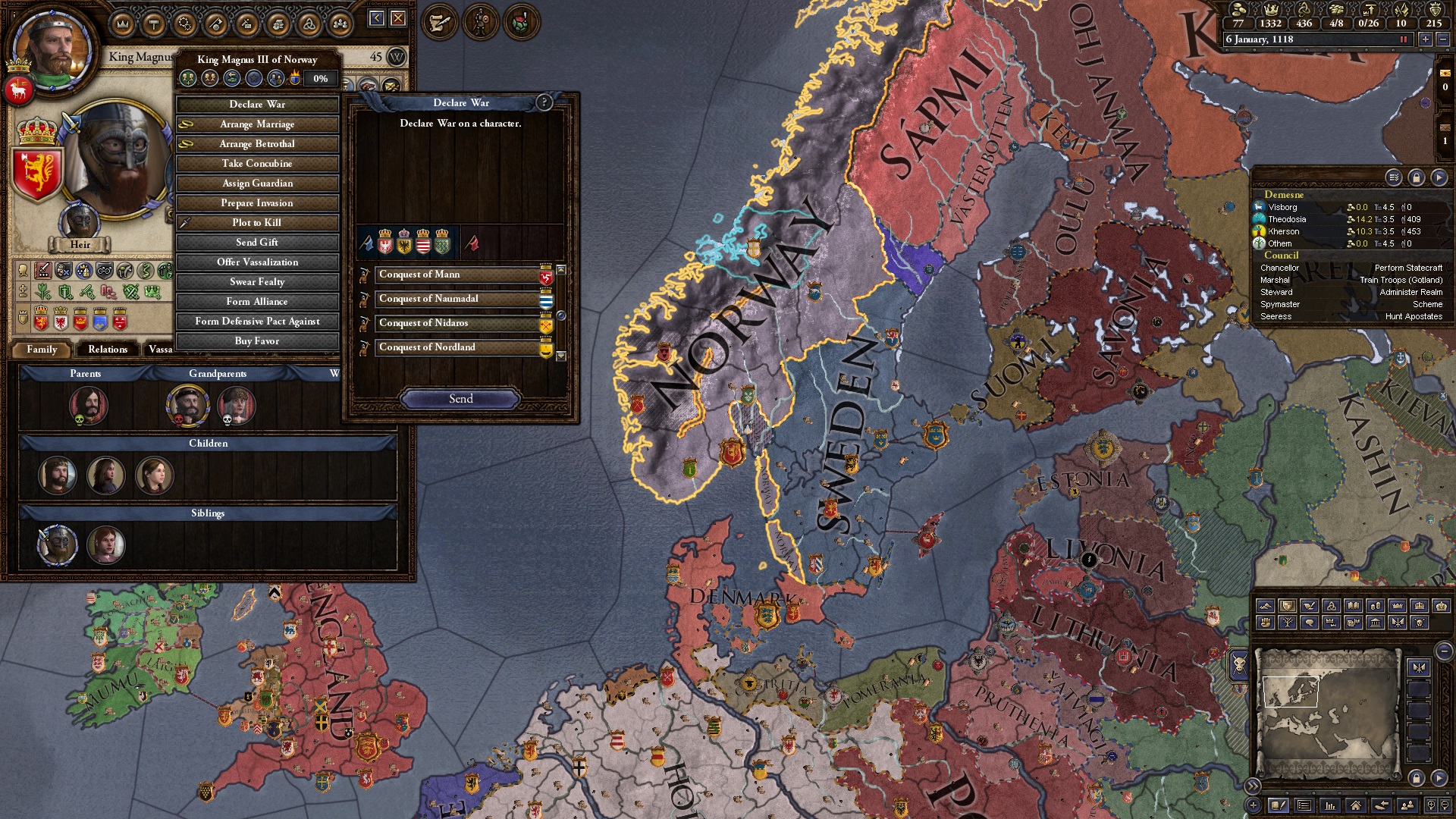Choose the Conquest of Mann casus belli
The height and width of the screenshot is (819, 1456).
click(457, 275)
